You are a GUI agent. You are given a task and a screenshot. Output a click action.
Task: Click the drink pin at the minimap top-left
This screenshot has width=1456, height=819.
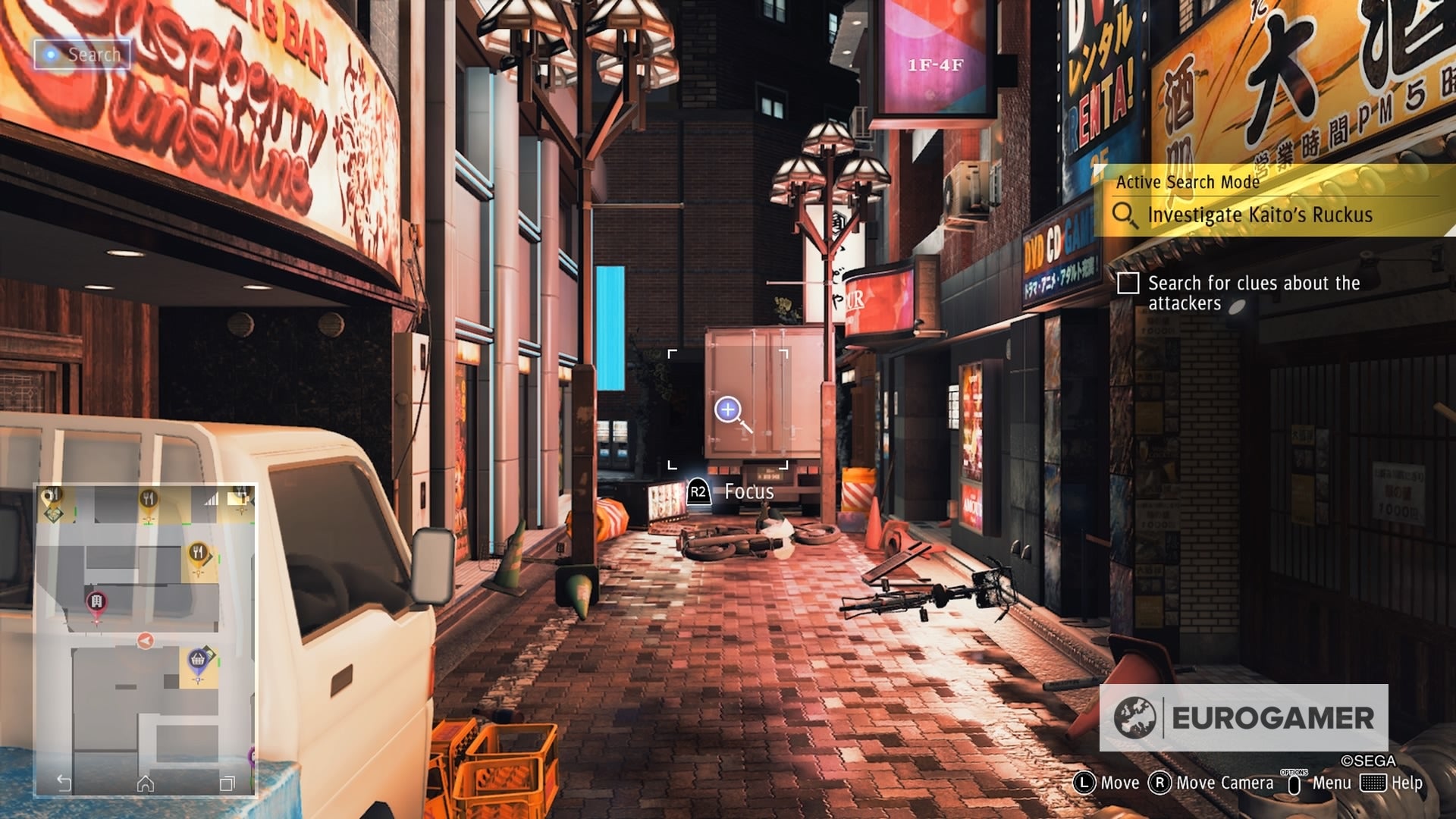pos(51,494)
